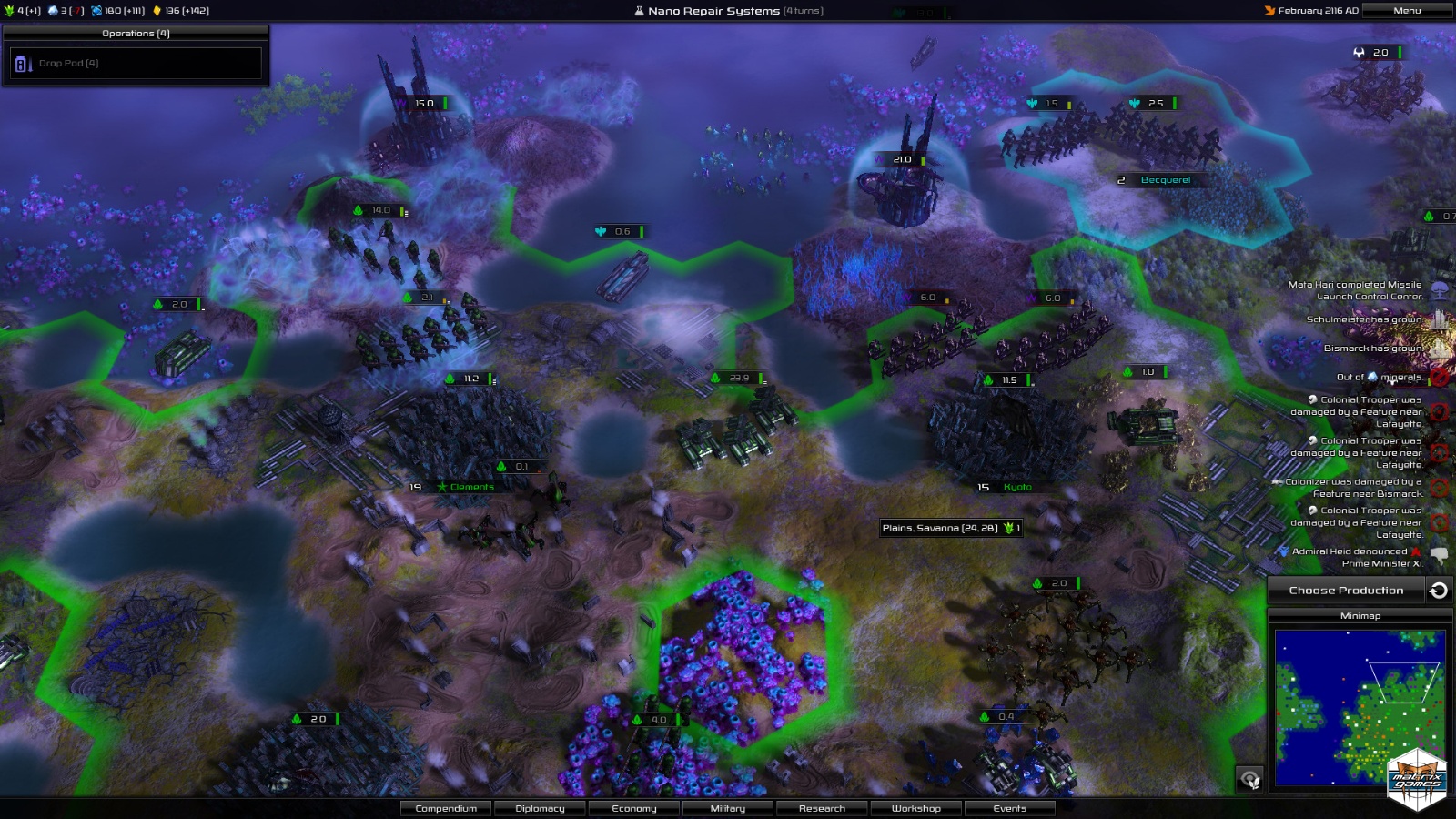Open the Schulmeister has grown notification
The width and height of the screenshot is (1456, 819).
[x=1365, y=319]
